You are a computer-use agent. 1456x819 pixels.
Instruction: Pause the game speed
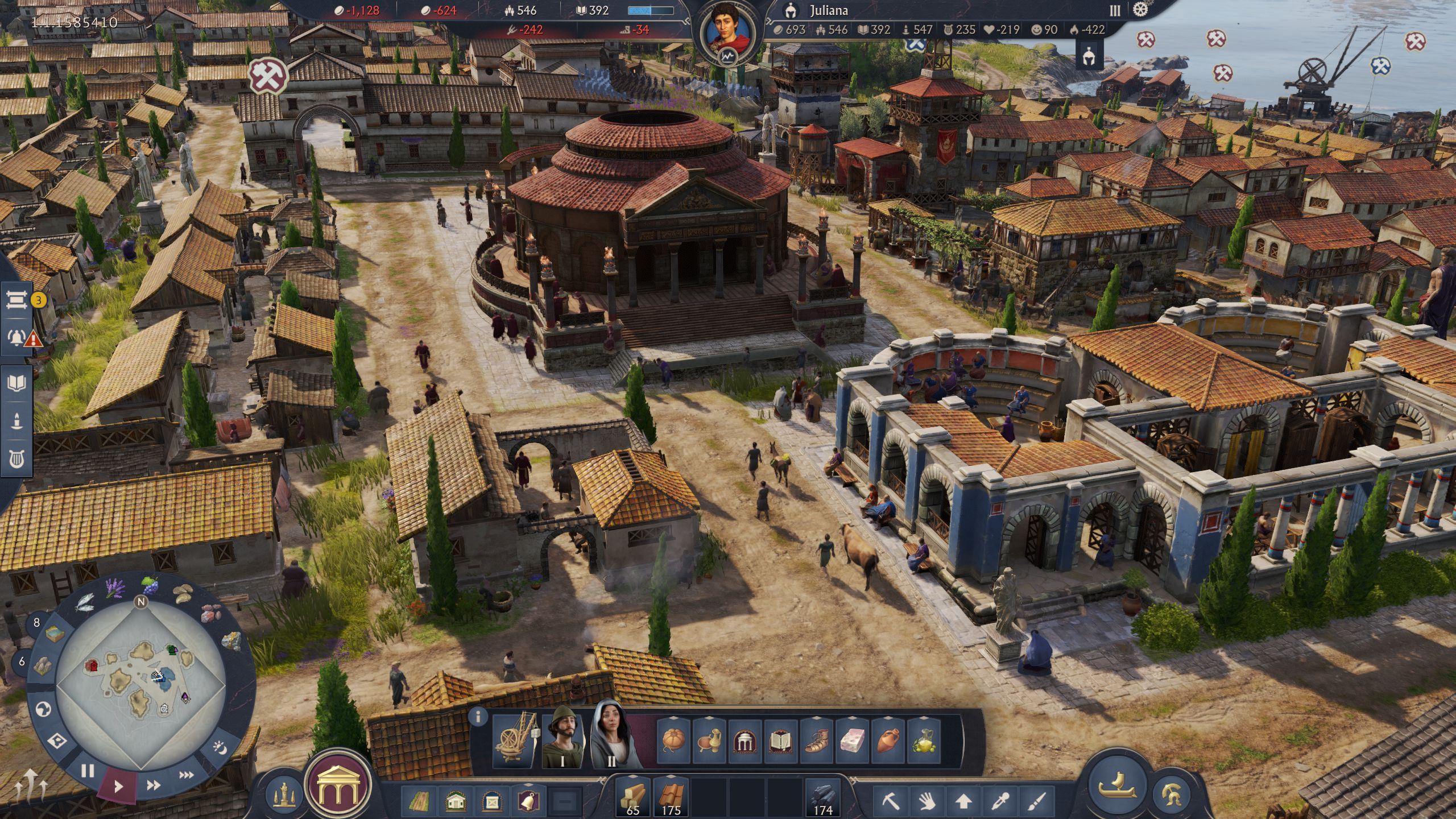point(87,771)
